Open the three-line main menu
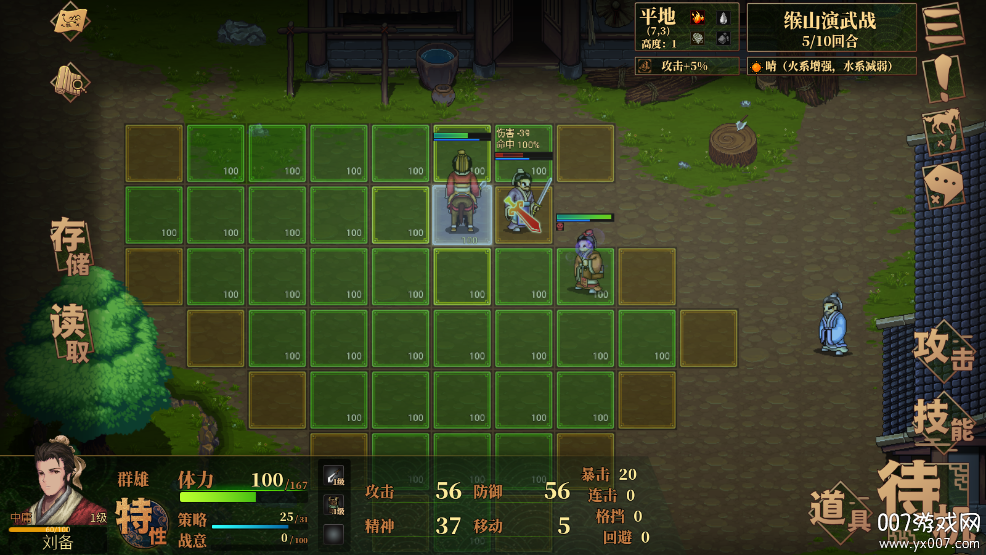 [942, 23]
